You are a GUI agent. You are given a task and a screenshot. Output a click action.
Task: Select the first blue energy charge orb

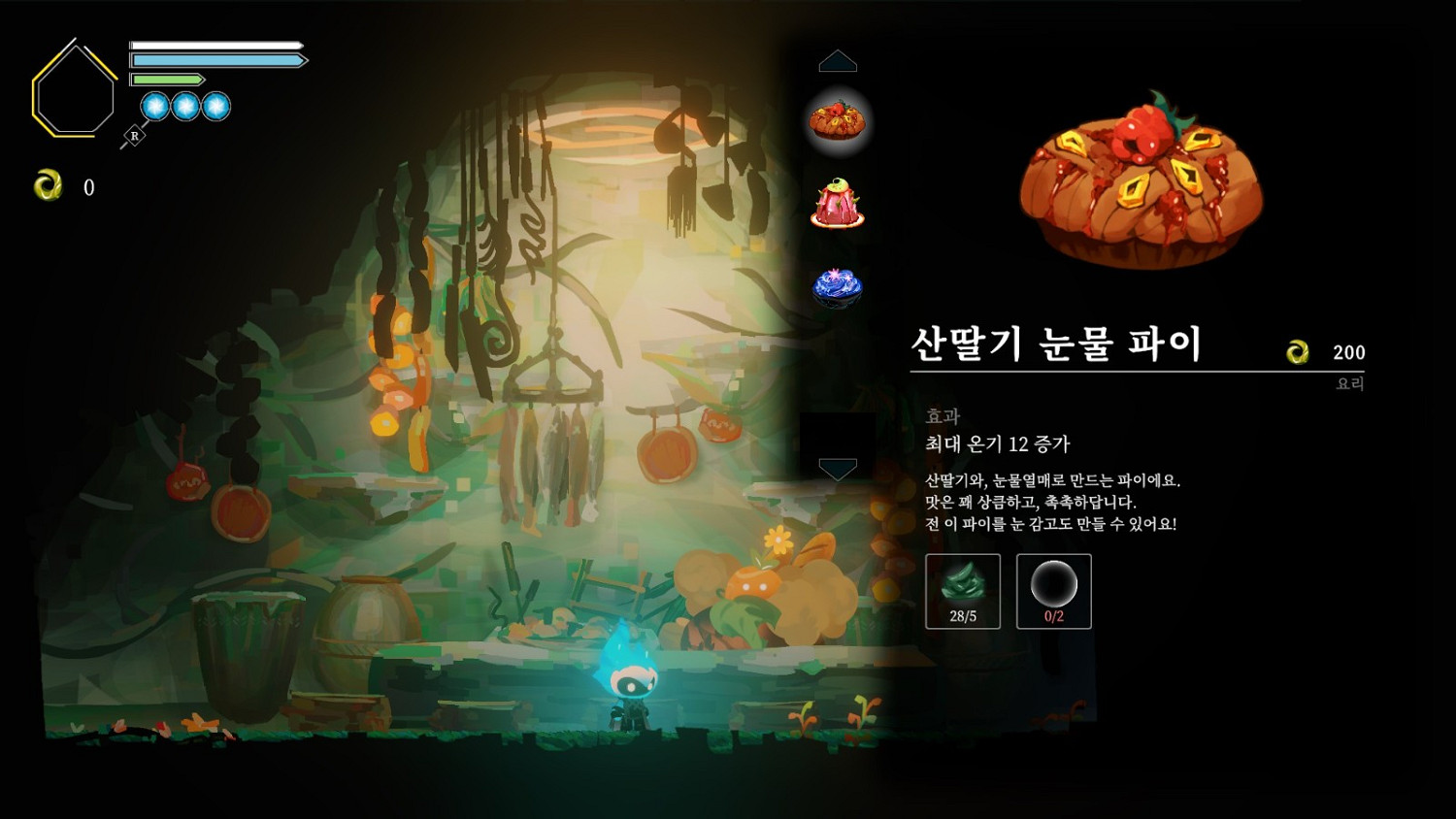153,107
